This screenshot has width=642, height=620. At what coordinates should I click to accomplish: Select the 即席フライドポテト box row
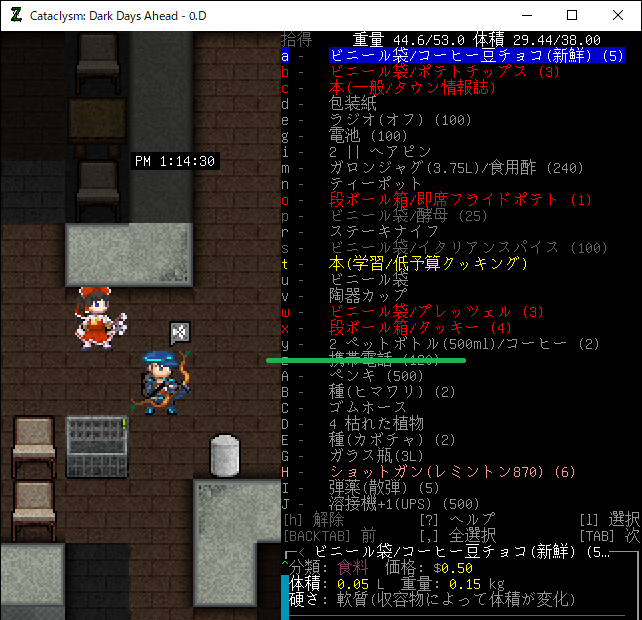point(460,200)
